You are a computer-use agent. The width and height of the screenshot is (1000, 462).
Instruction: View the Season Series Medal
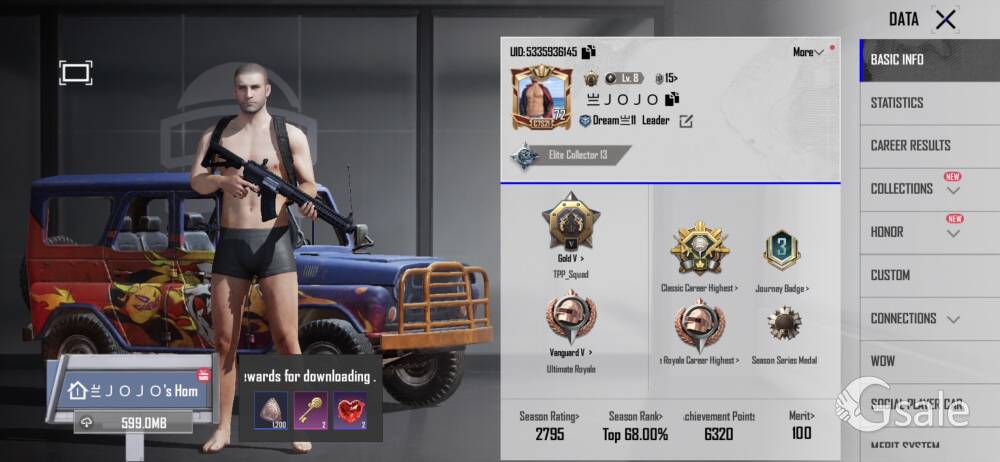click(784, 327)
